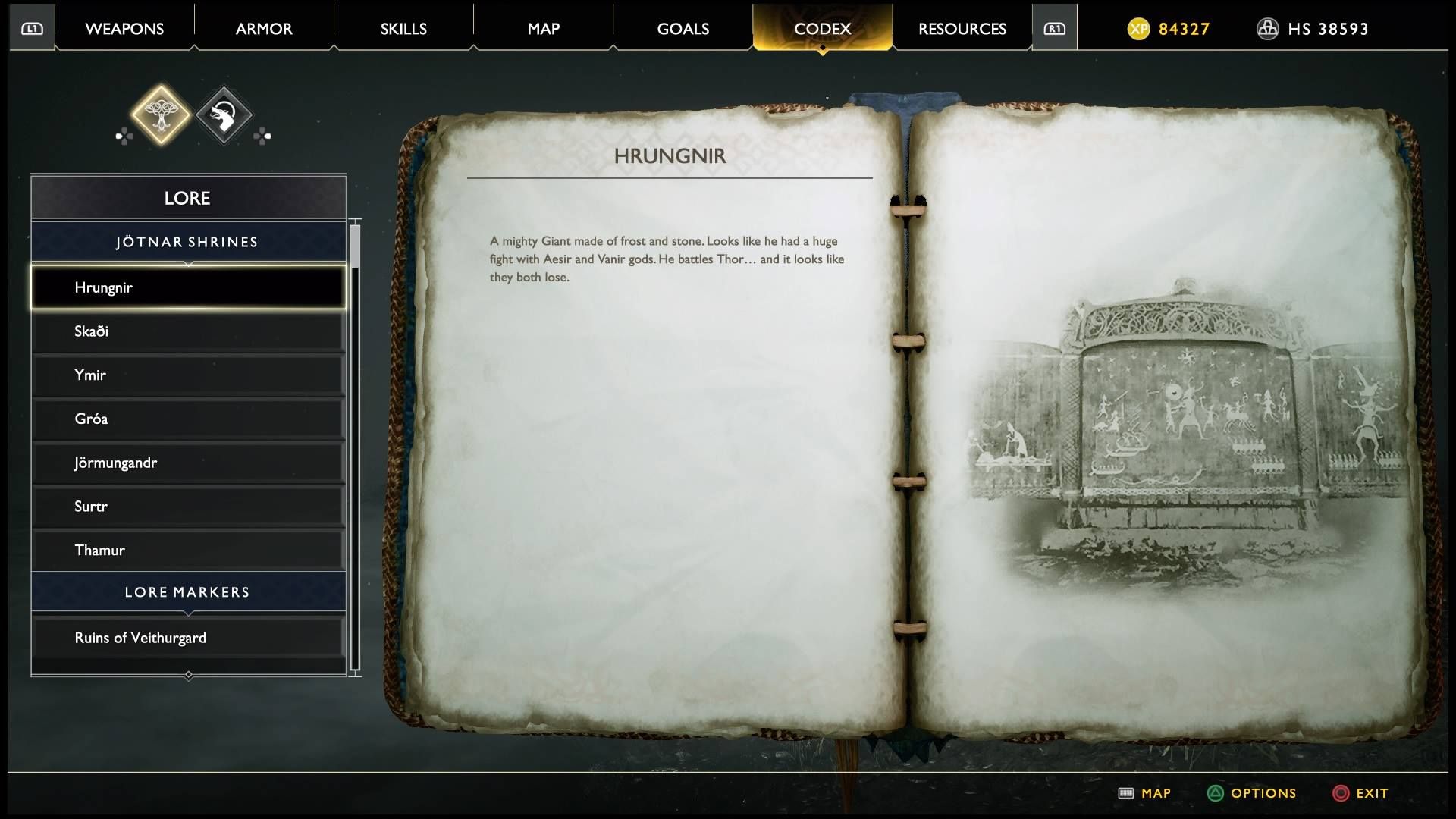This screenshot has height=819, width=1456.
Task: Expand the LORE MARKERS section header
Action: pos(187,591)
